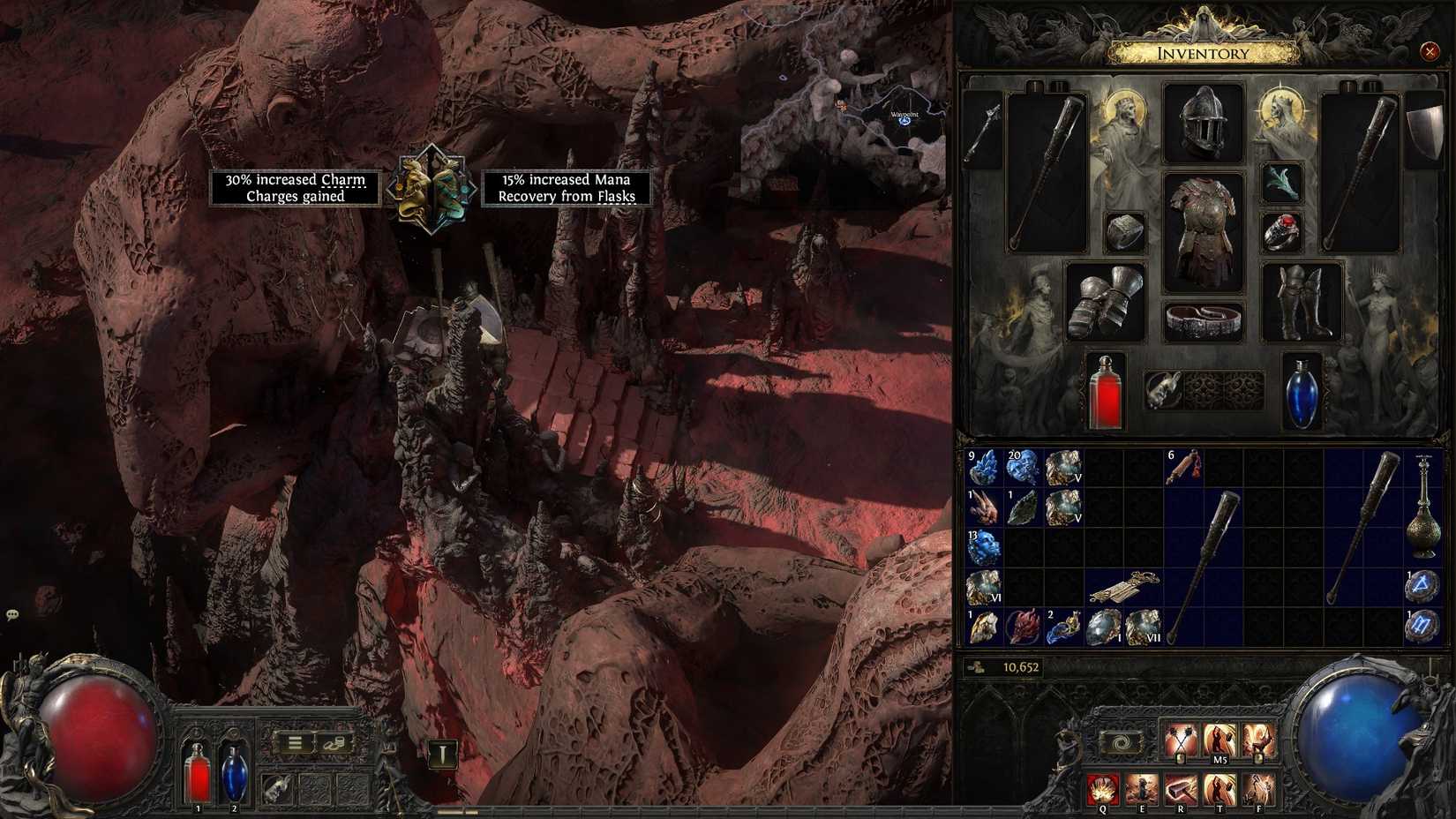Close the Inventory panel with the red X
Viewport: 1456px width, 819px height.
(1430, 52)
